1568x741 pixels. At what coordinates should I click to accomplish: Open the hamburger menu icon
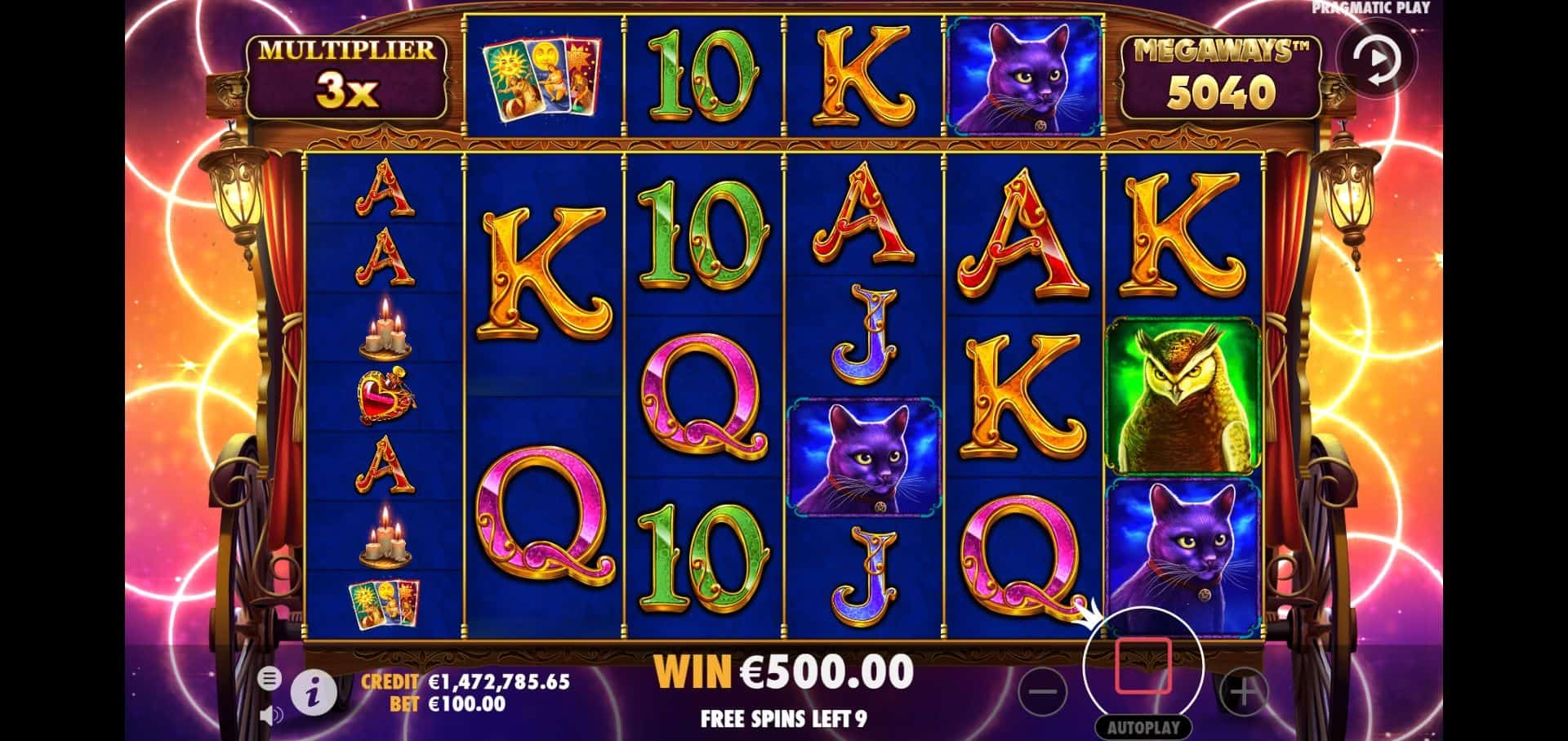click(269, 678)
